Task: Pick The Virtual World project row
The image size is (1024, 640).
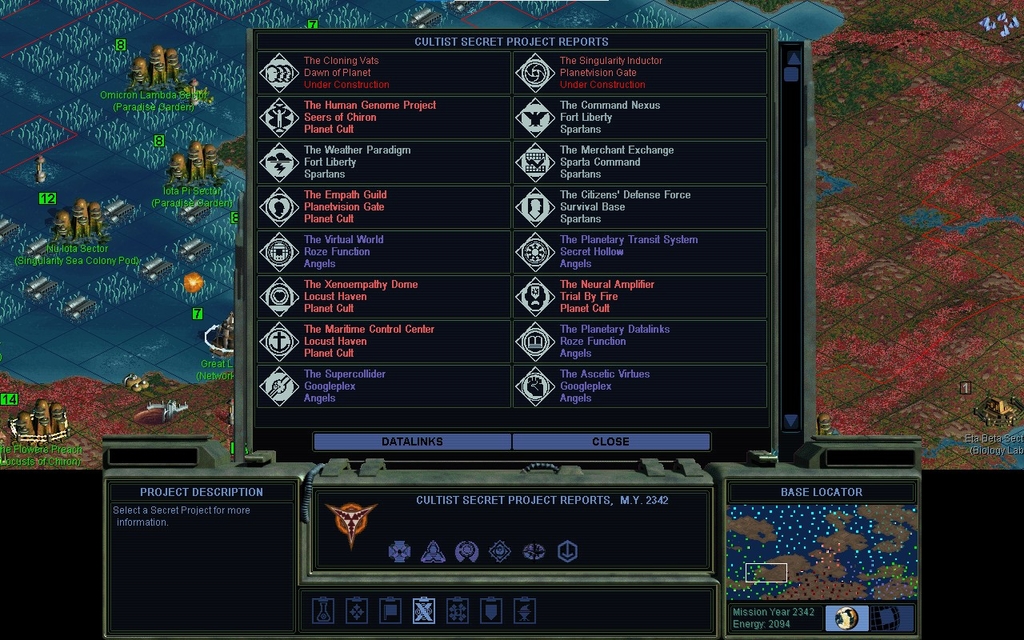Action: (384, 252)
